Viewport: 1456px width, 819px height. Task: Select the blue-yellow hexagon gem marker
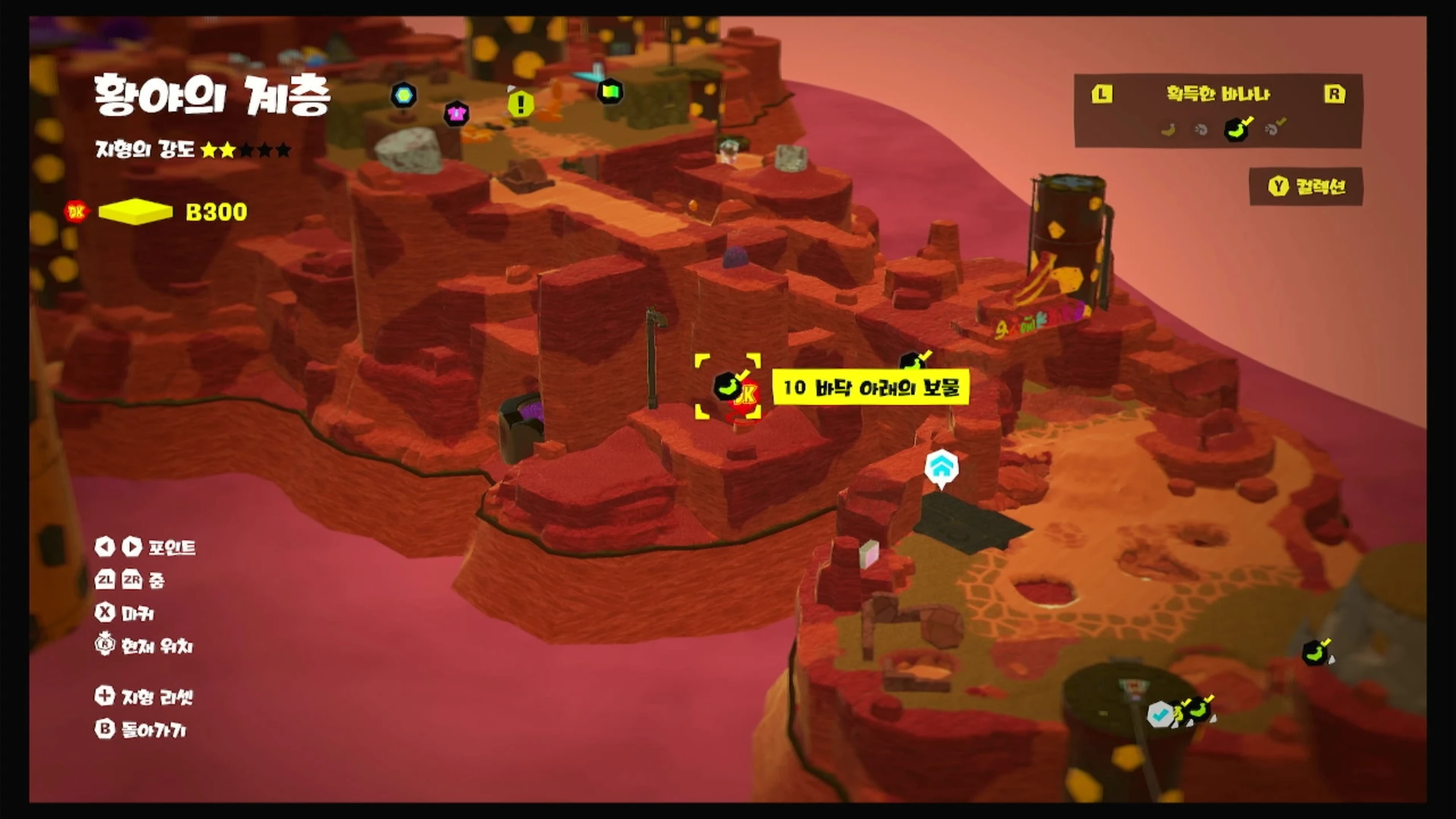click(x=404, y=95)
